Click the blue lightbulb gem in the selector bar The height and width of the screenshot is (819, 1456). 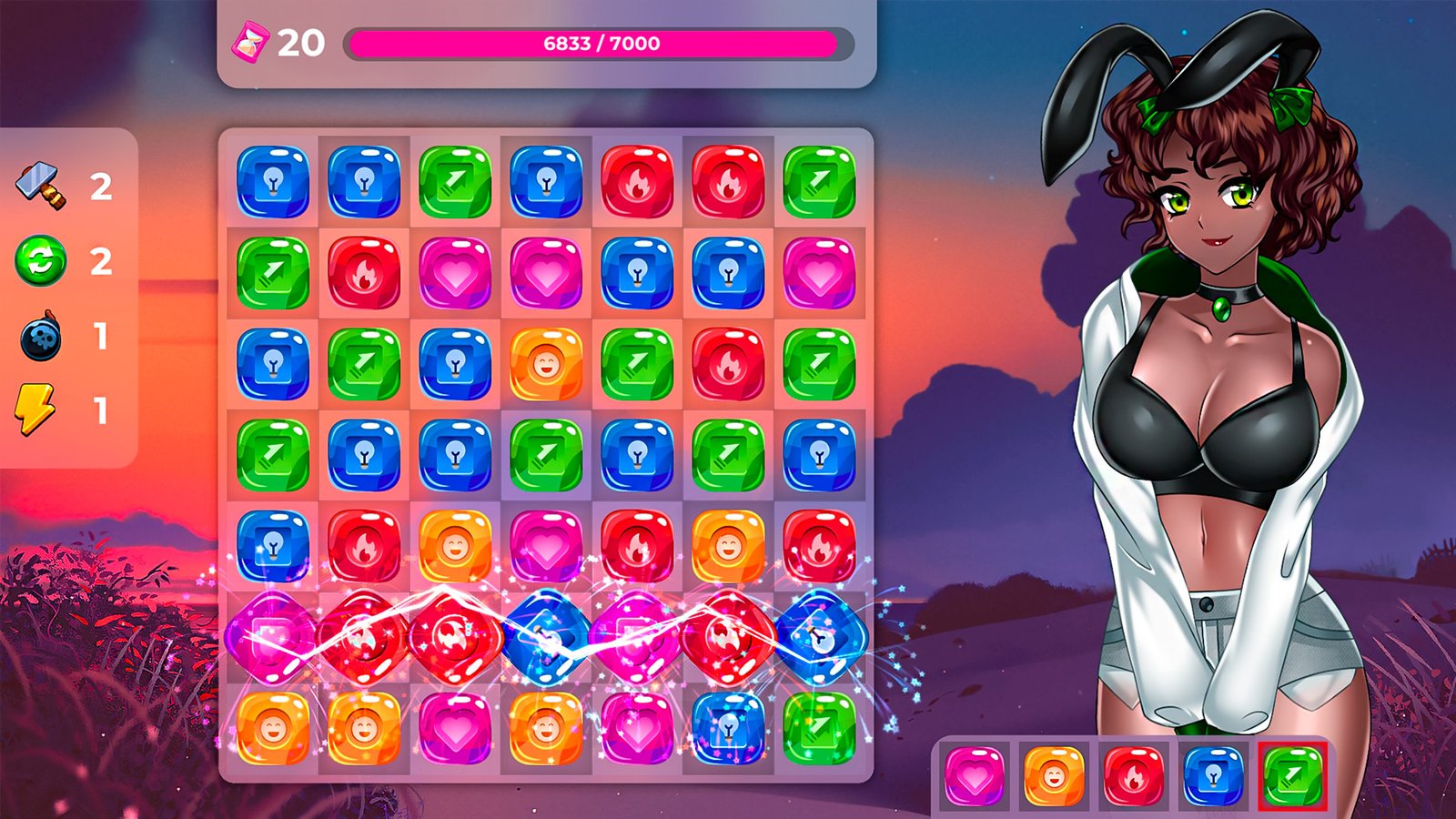coord(1213,776)
